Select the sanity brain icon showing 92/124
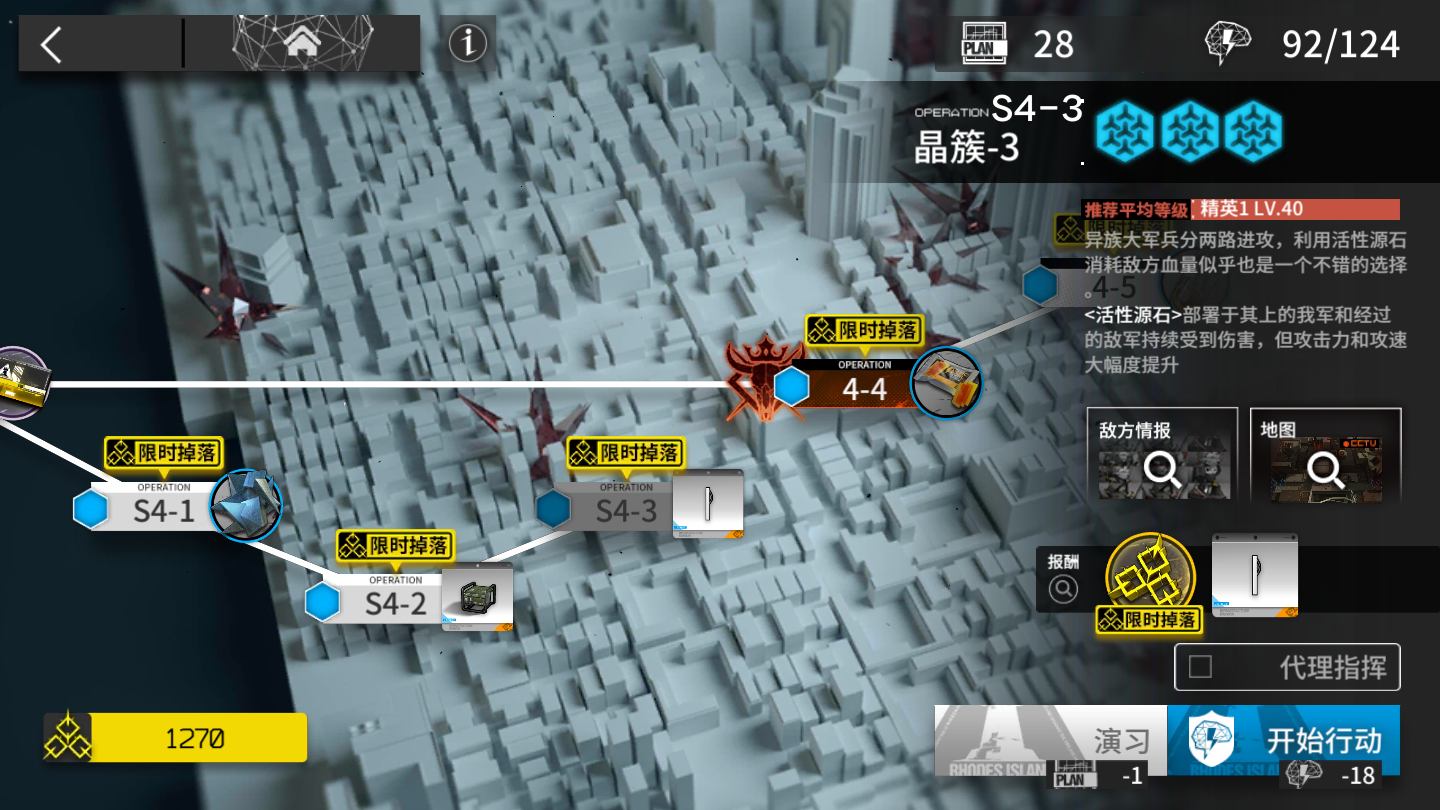The image size is (1440, 810). click(1227, 40)
